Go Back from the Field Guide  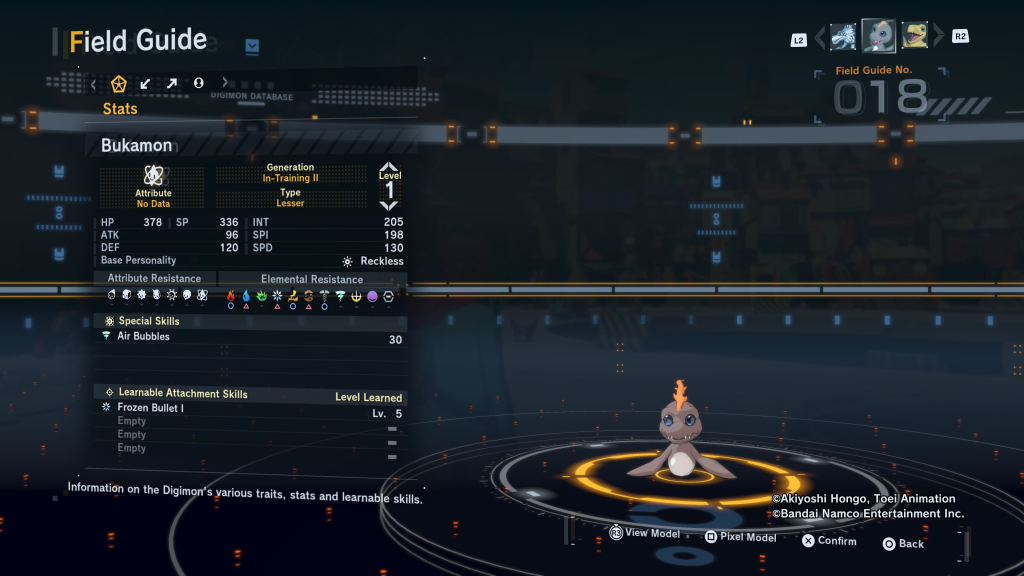click(902, 544)
